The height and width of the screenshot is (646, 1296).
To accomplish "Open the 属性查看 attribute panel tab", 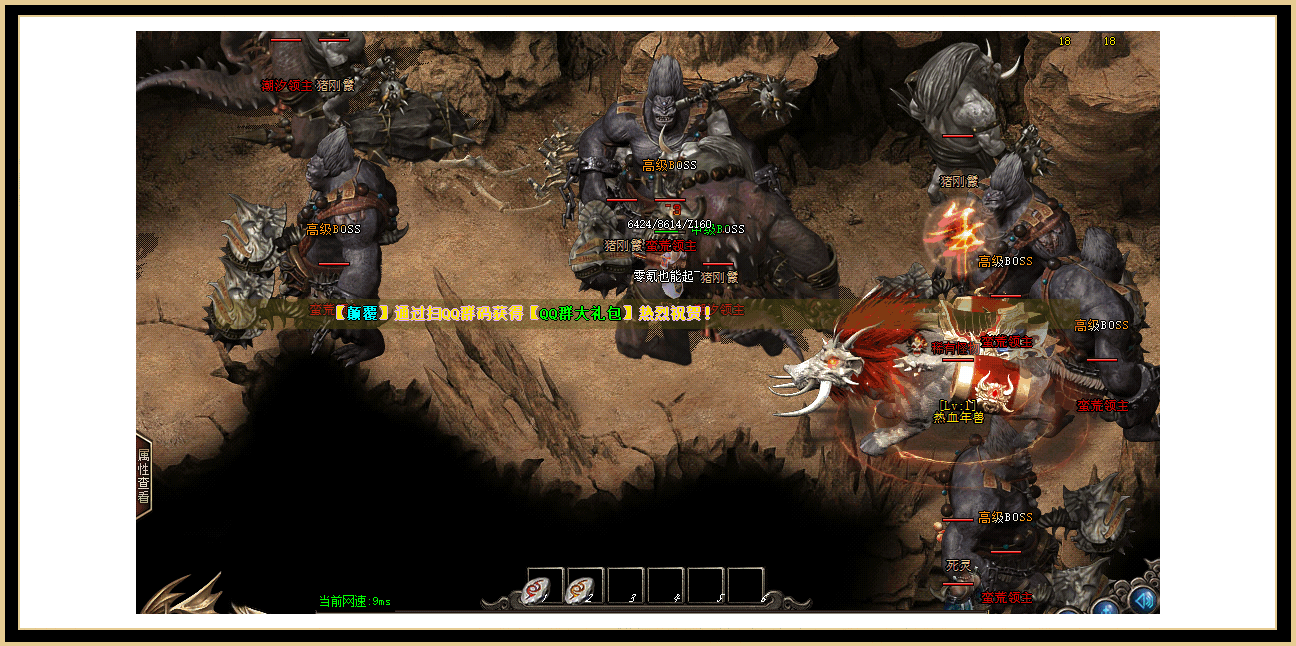I will pyautogui.click(x=144, y=475).
